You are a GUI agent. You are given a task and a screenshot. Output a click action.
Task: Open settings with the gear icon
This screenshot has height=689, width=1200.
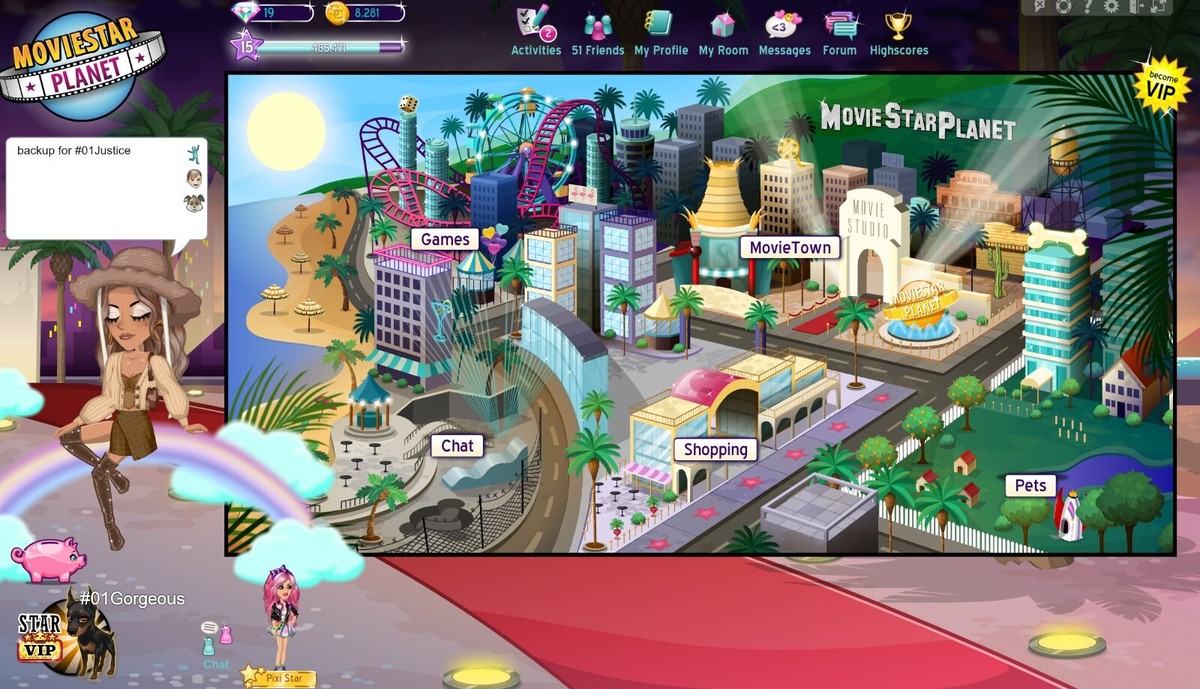click(x=1109, y=7)
